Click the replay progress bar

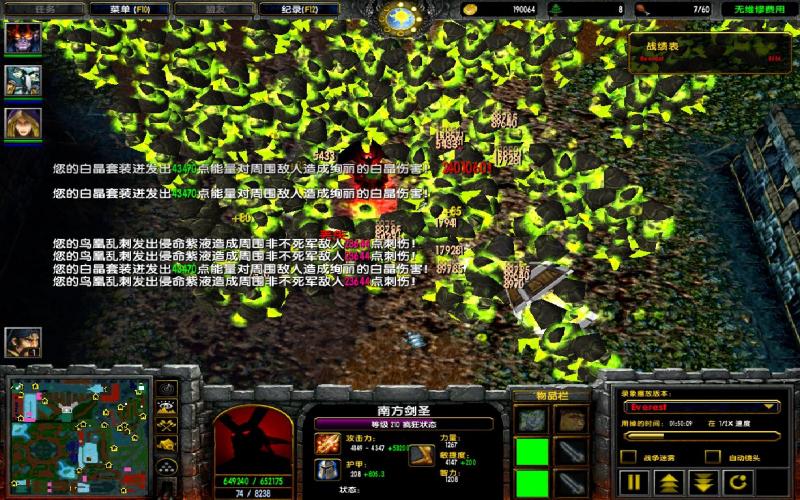pyautogui.click(x=700, y=434)
